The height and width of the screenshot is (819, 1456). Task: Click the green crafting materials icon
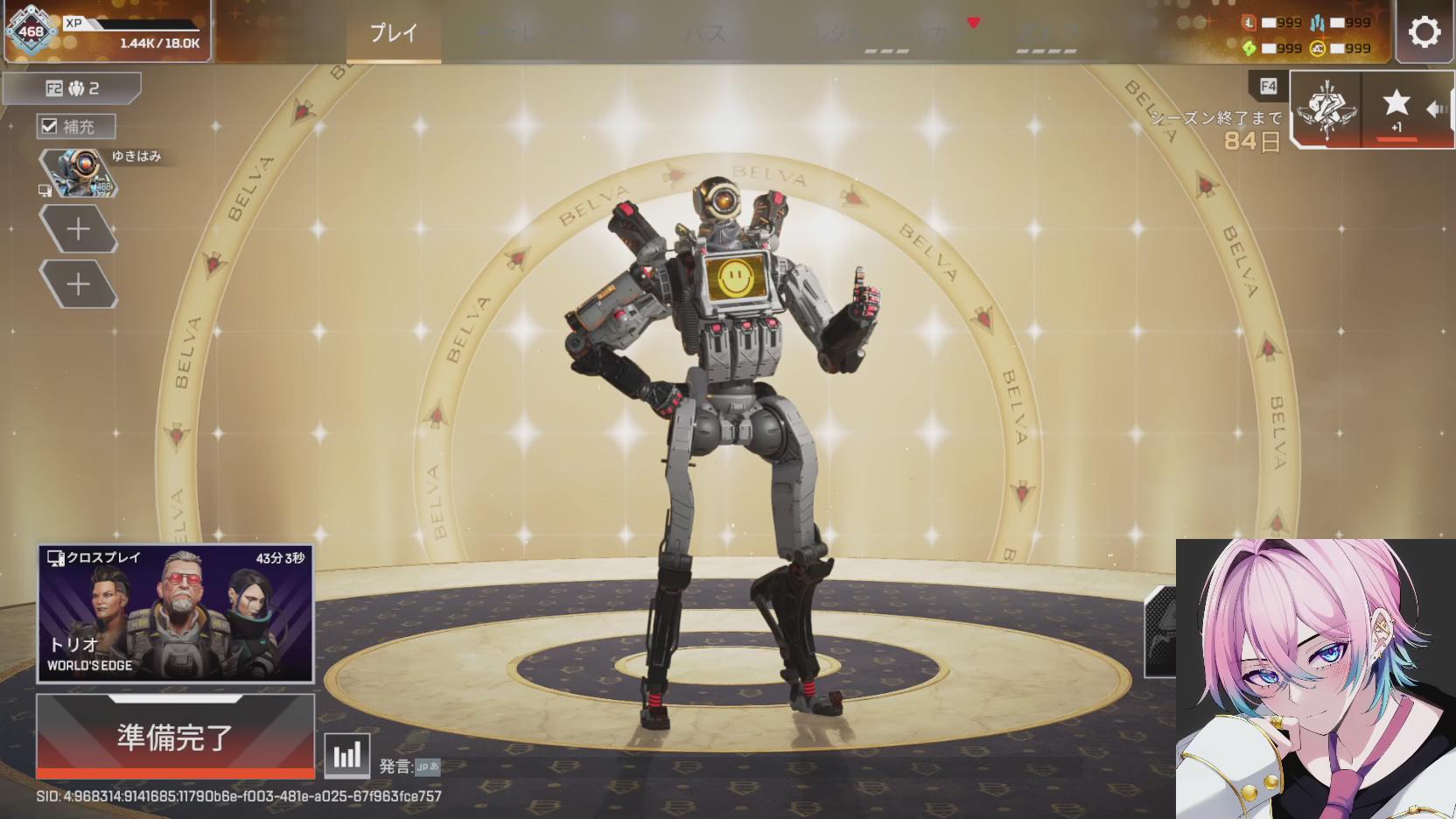(1249, 48)
